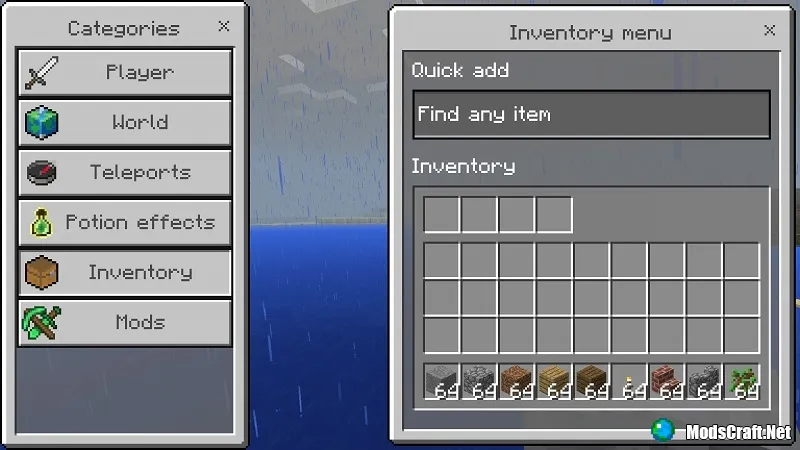
Task: Close the Inventory menu window
Action: coord(769,31)
